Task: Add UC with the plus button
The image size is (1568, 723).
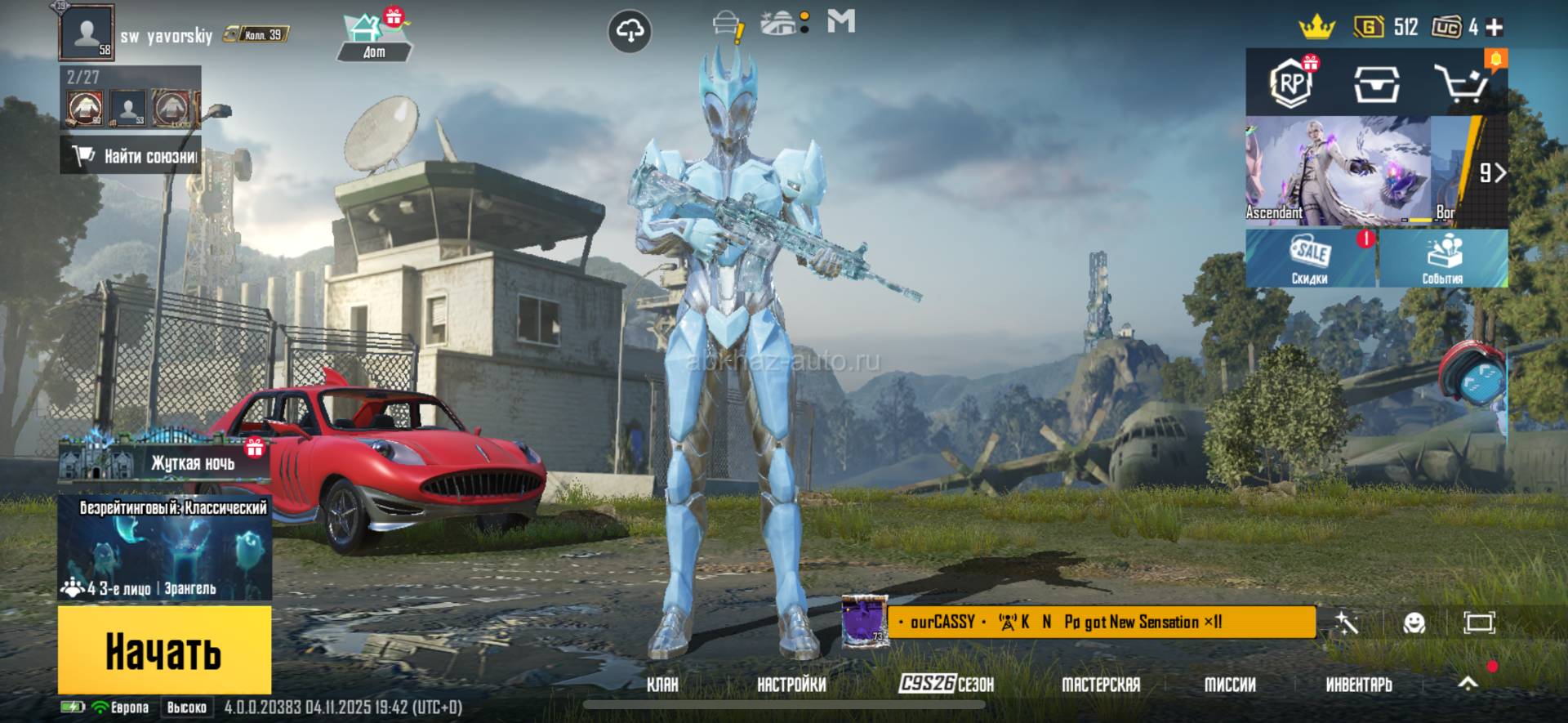Action: tap(1494, 28)
